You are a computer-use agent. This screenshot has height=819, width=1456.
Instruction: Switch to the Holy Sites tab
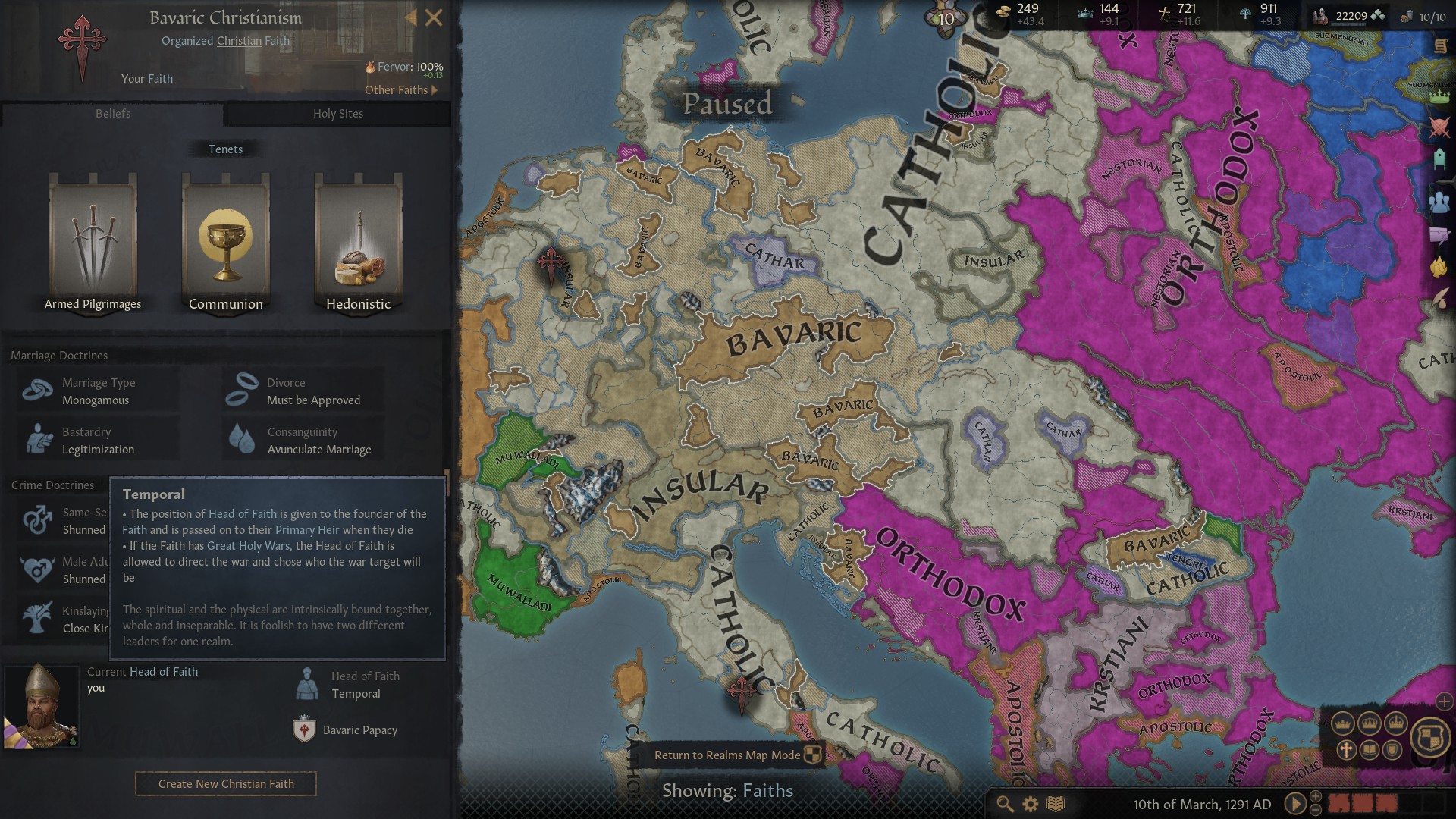338,114
